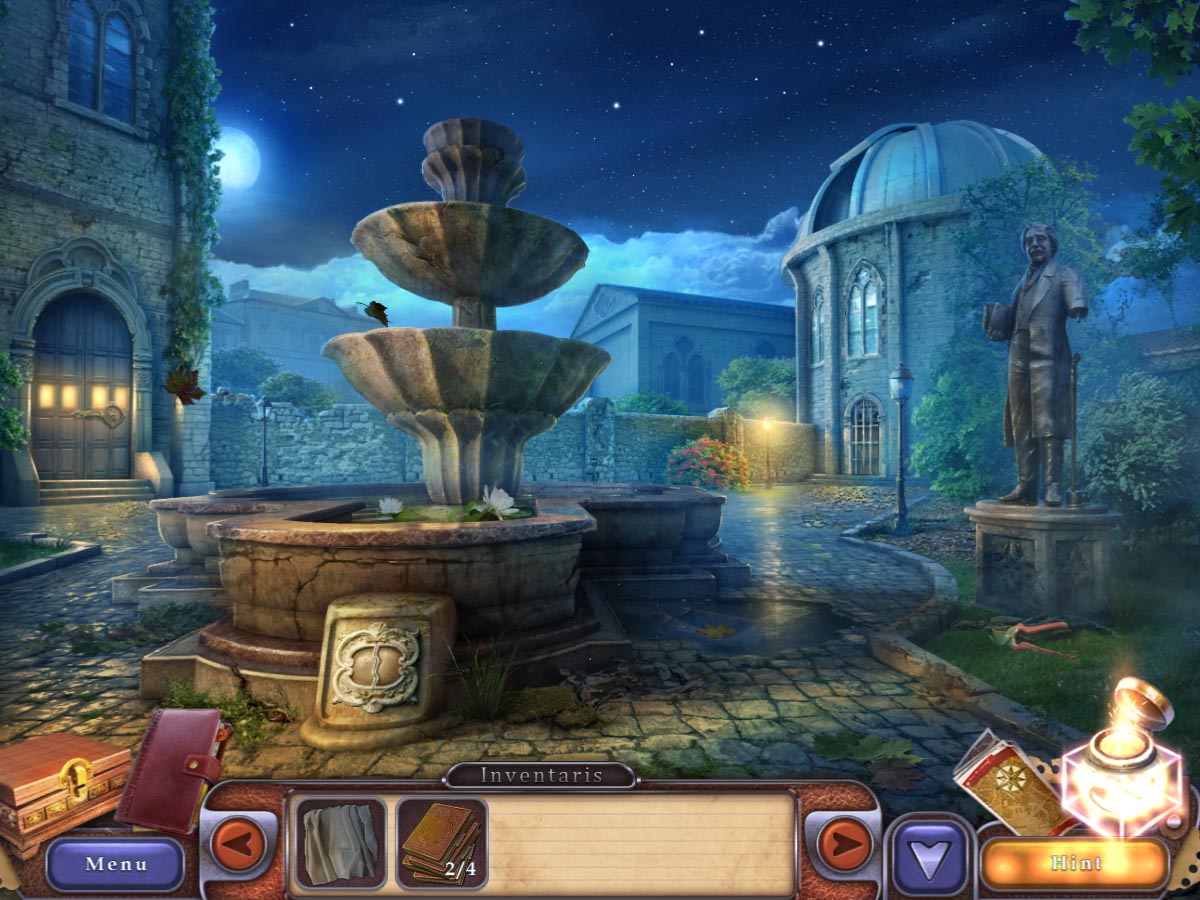Select the white cloth inventory item
The height and width of the screenshot is (900, 1200).
[x=341, y=843]
